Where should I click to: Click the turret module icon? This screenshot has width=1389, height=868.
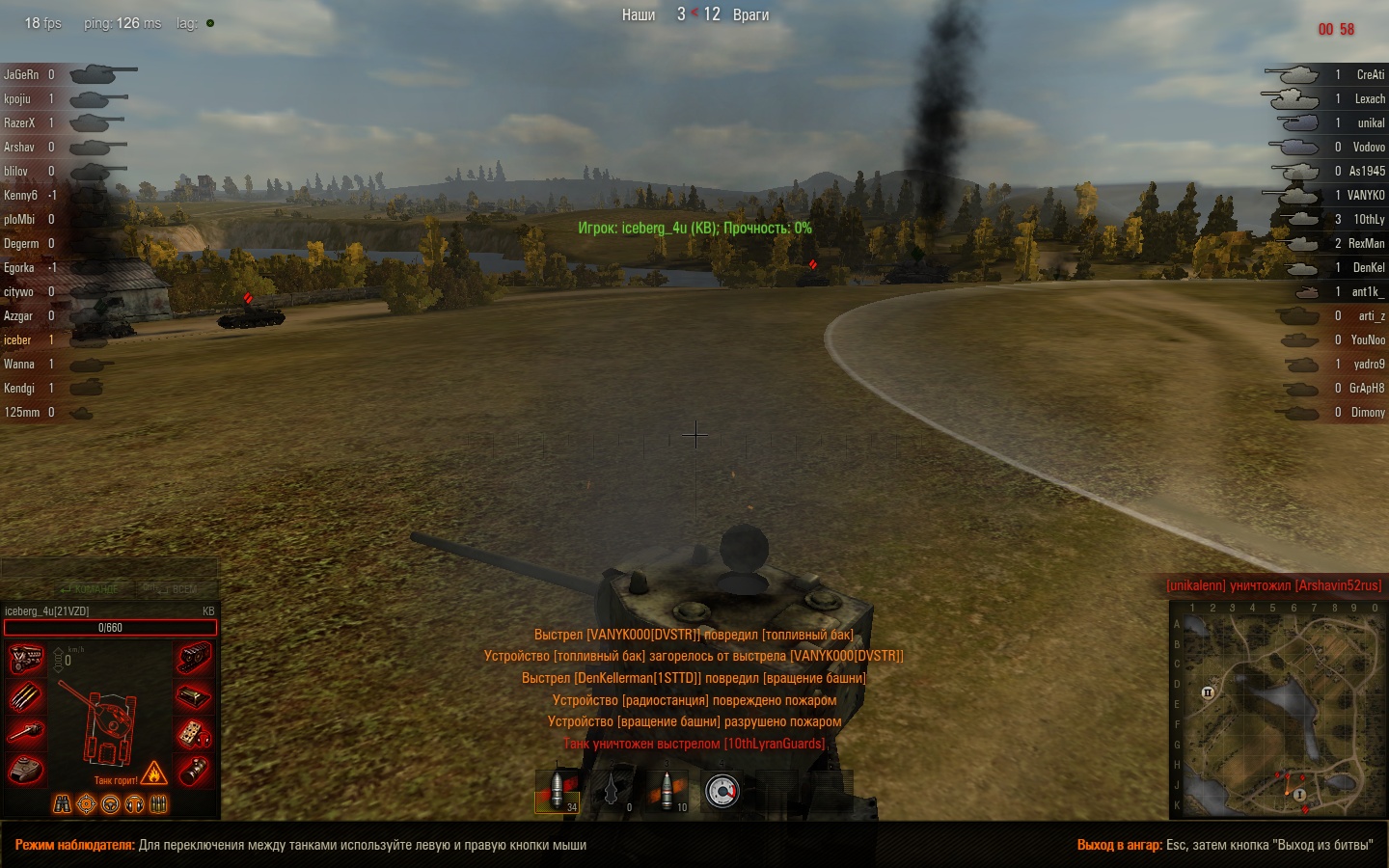pos(26,770)
